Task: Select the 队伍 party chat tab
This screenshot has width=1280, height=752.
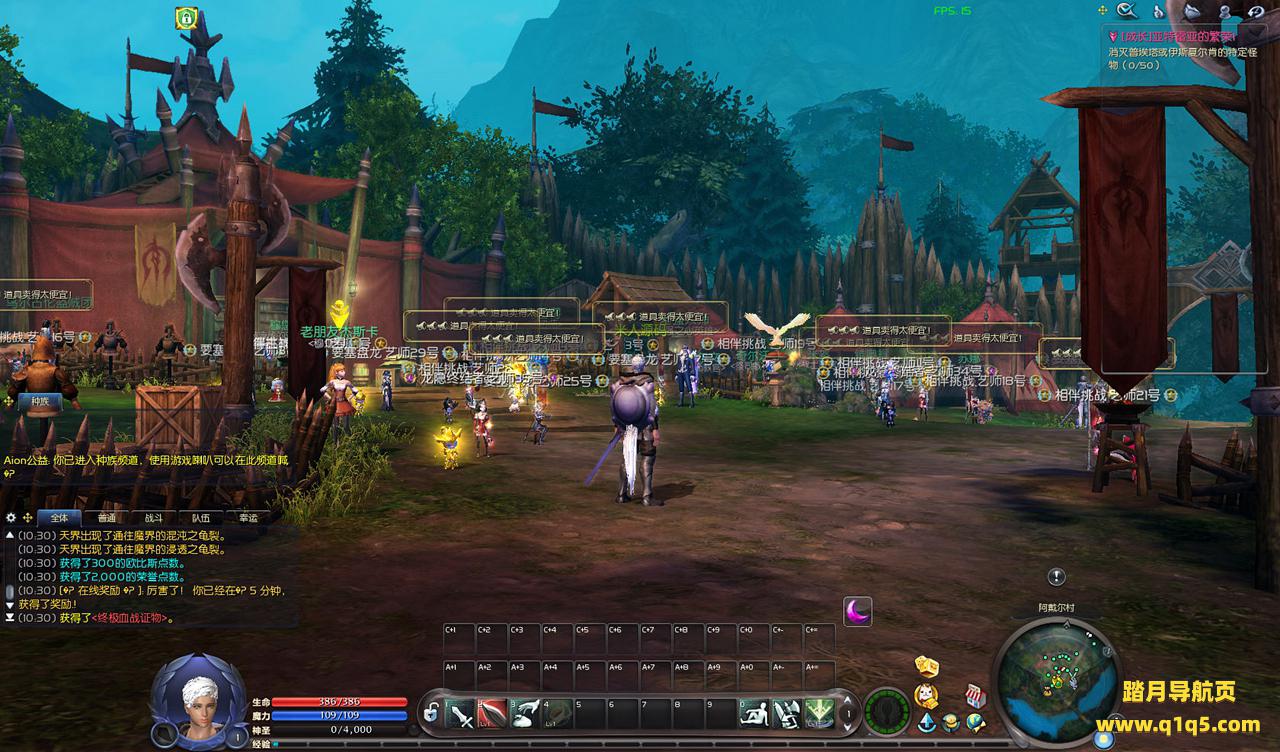Action: coord(201,518)
